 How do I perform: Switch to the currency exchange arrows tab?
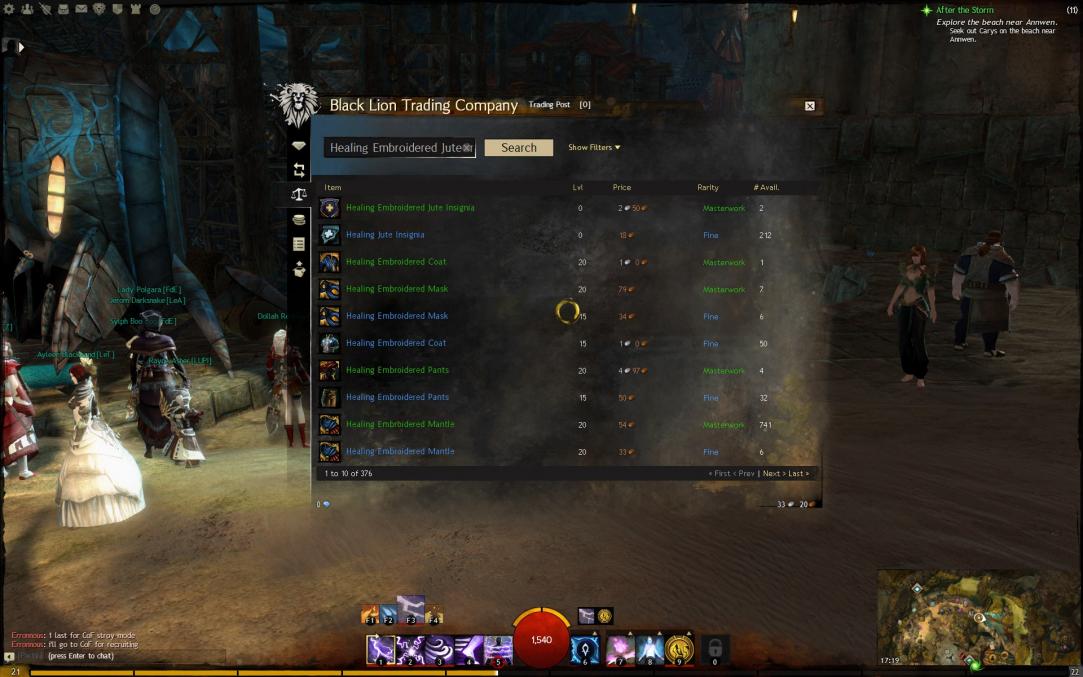pos(298,171)
